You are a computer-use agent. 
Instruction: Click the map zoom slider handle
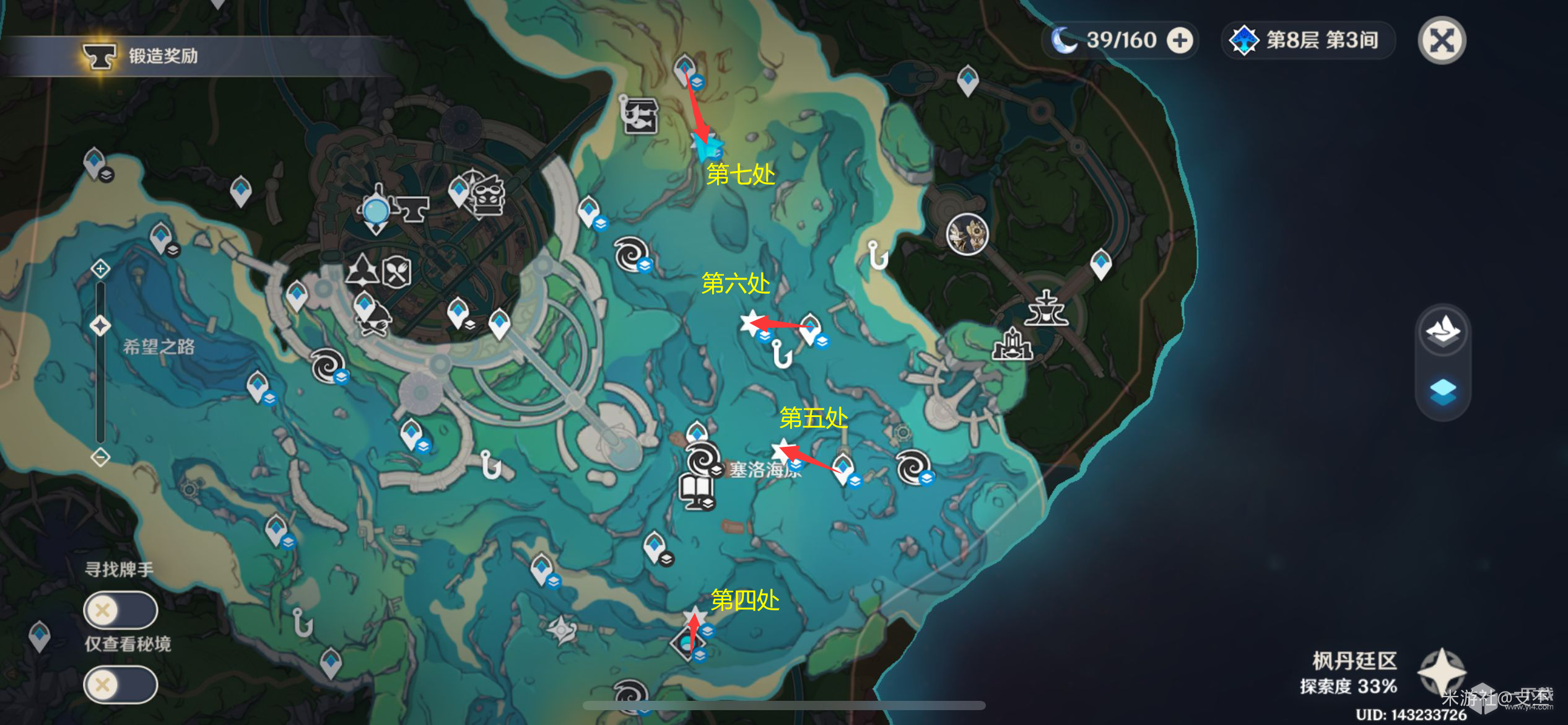100,325
